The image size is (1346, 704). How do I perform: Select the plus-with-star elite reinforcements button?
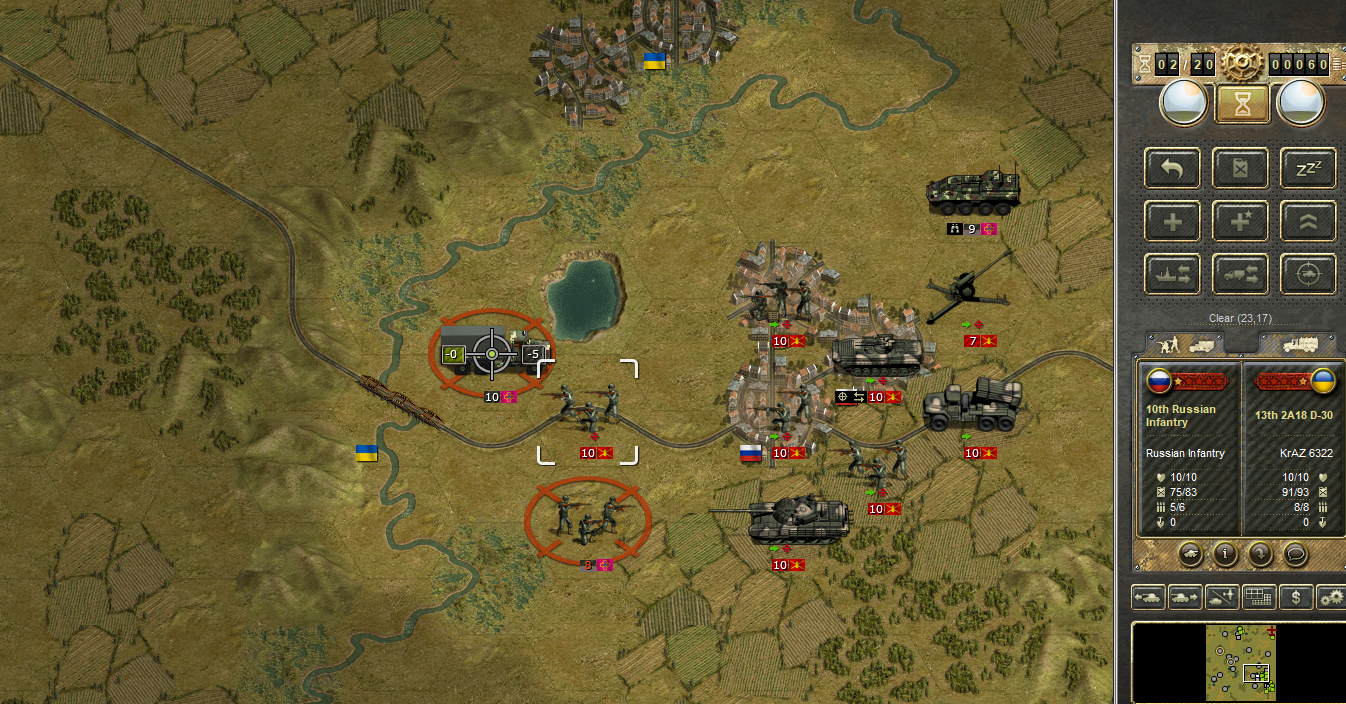1241,221
